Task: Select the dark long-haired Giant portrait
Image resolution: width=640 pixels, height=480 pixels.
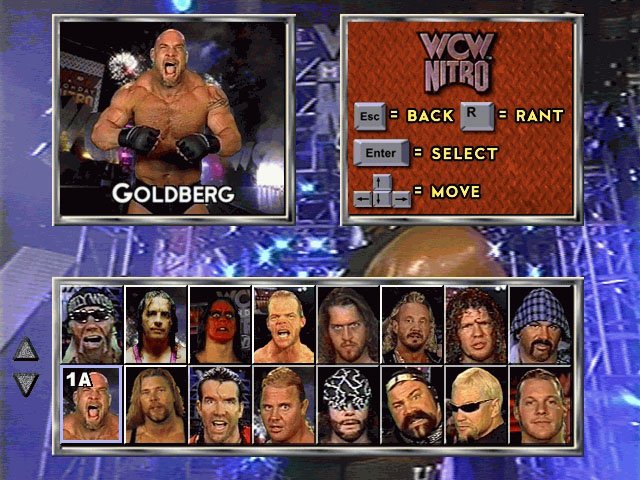Action: coord(348,325)
